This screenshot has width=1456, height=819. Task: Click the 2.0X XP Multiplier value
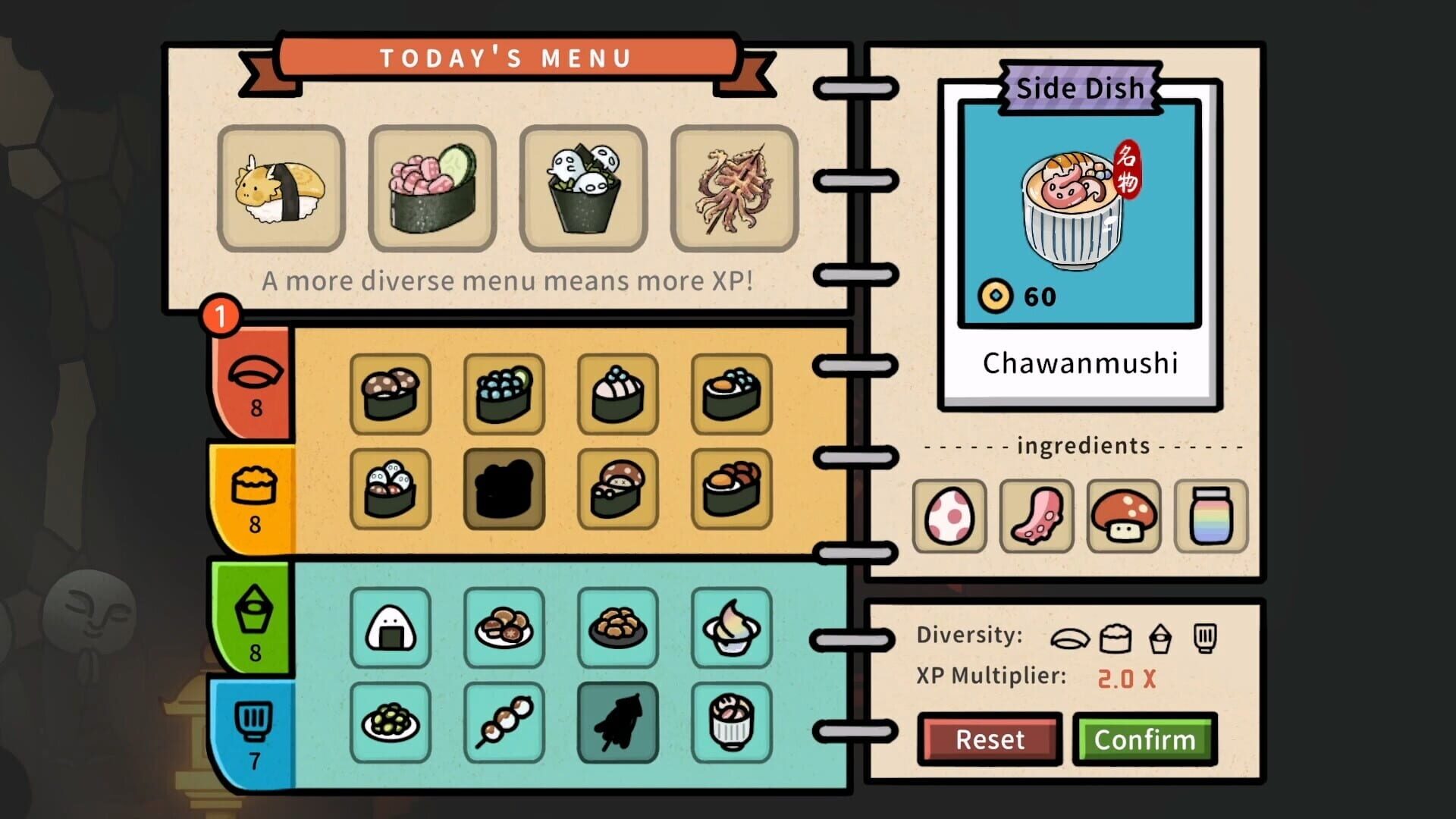pyautogui.click(x=1125, y=680)
